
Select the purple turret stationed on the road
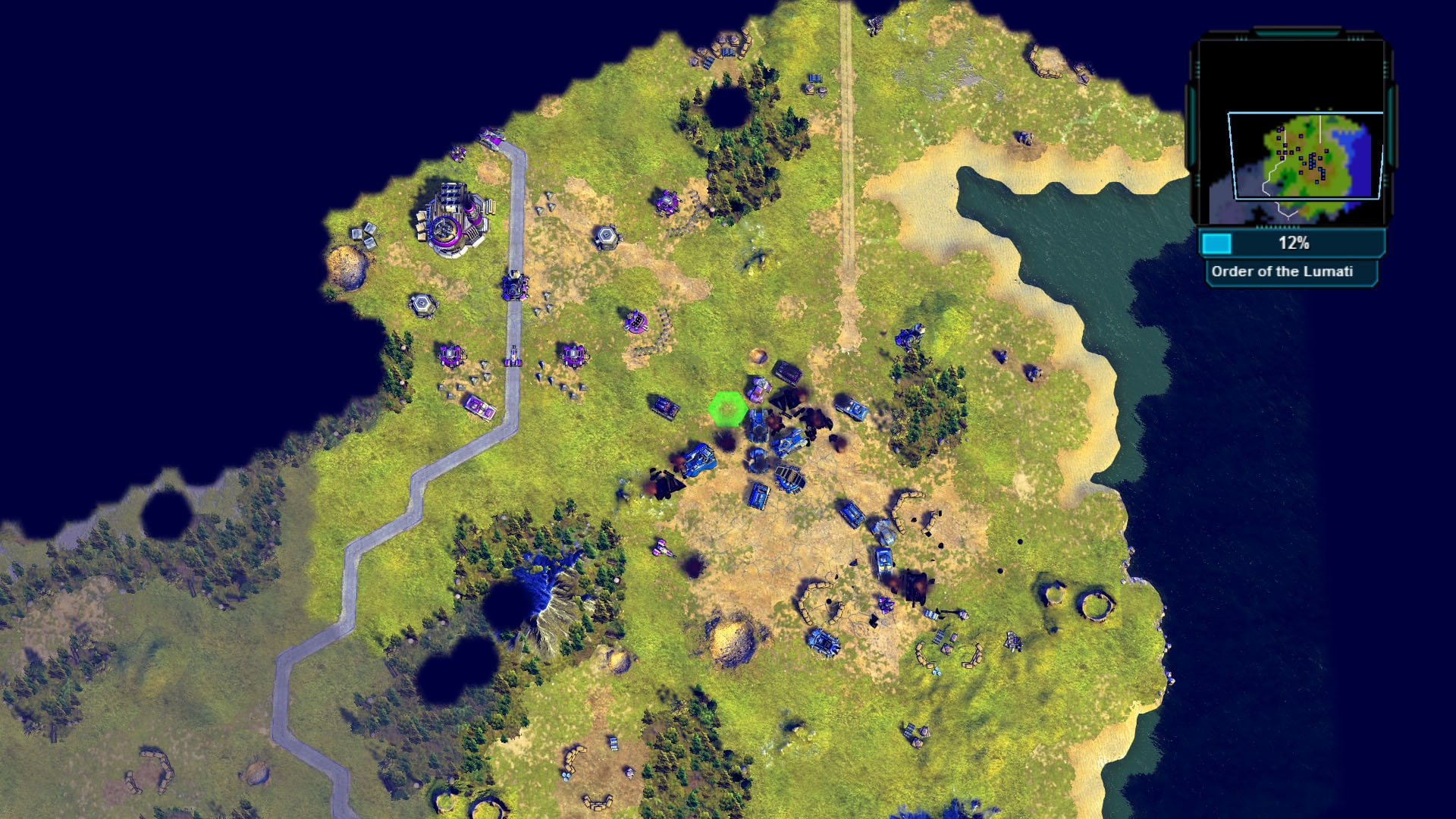click(514, 284)
